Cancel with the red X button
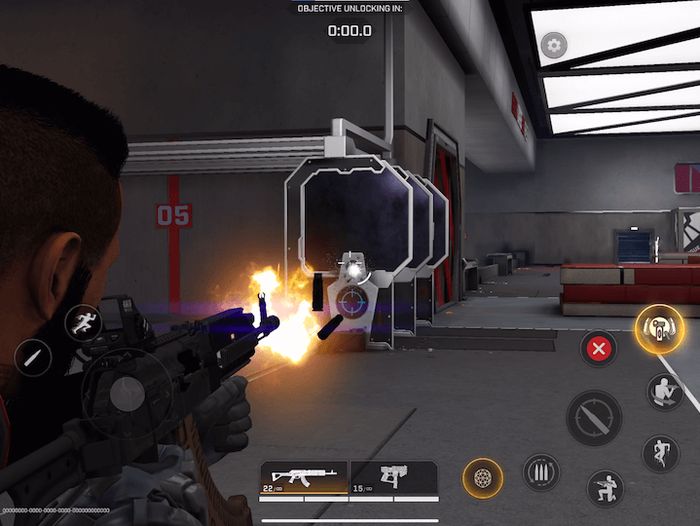 (599, 348)
